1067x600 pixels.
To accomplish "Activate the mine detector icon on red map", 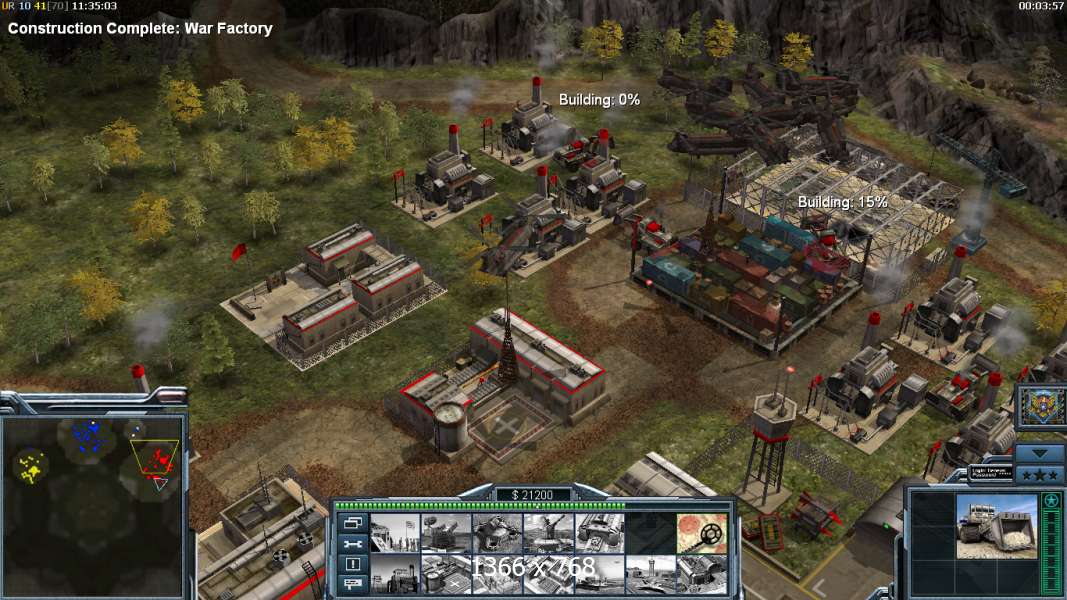I will coord(701,533).
